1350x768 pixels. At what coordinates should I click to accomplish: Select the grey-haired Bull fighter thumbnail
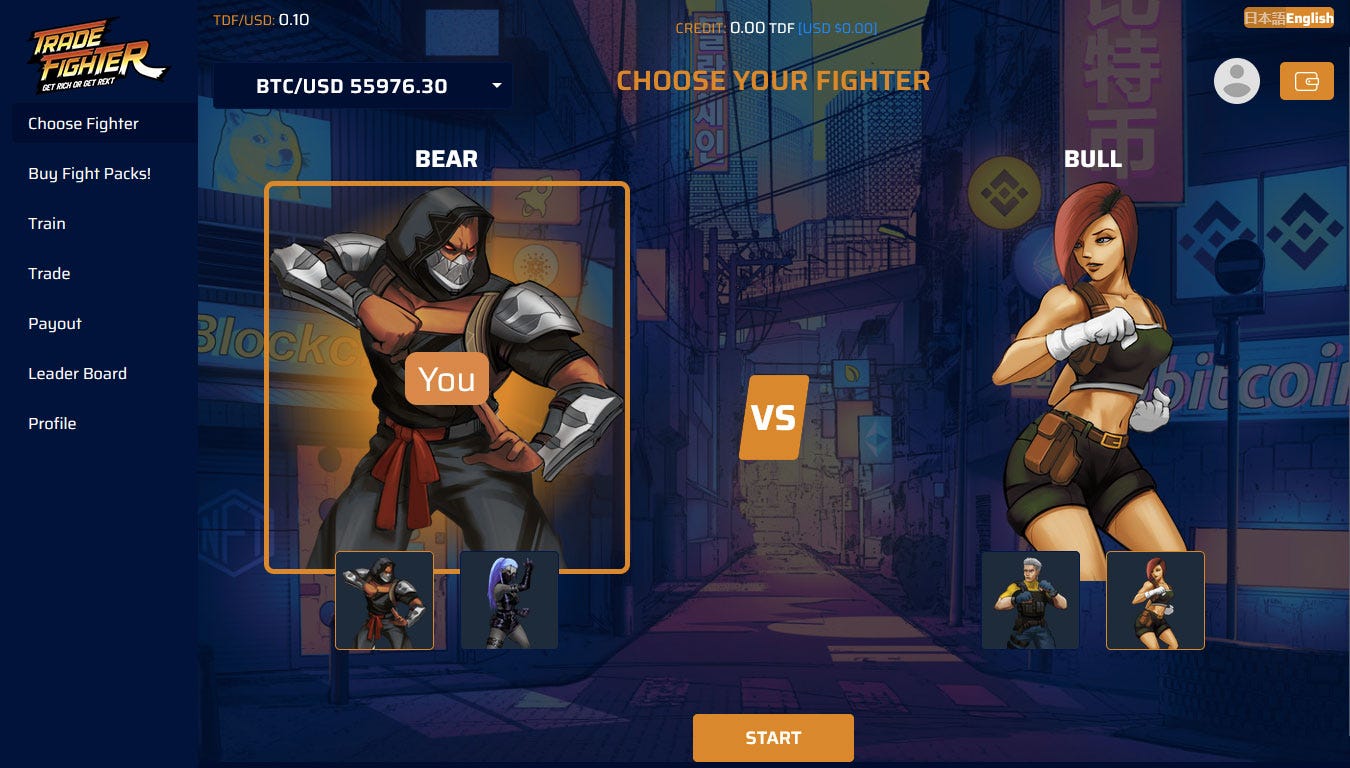(x=1030, y=600)
